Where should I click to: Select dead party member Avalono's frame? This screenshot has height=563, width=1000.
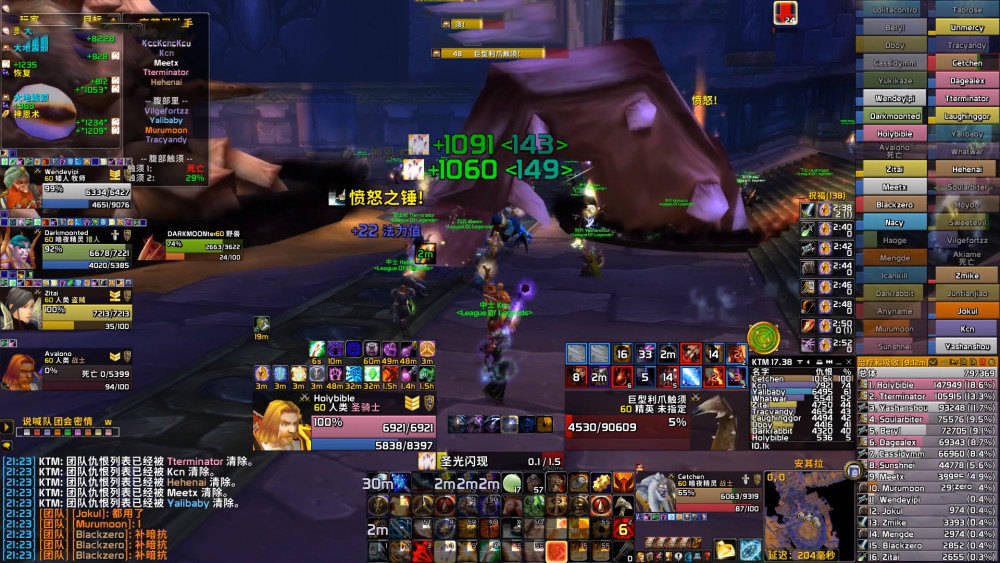[68, 372]
